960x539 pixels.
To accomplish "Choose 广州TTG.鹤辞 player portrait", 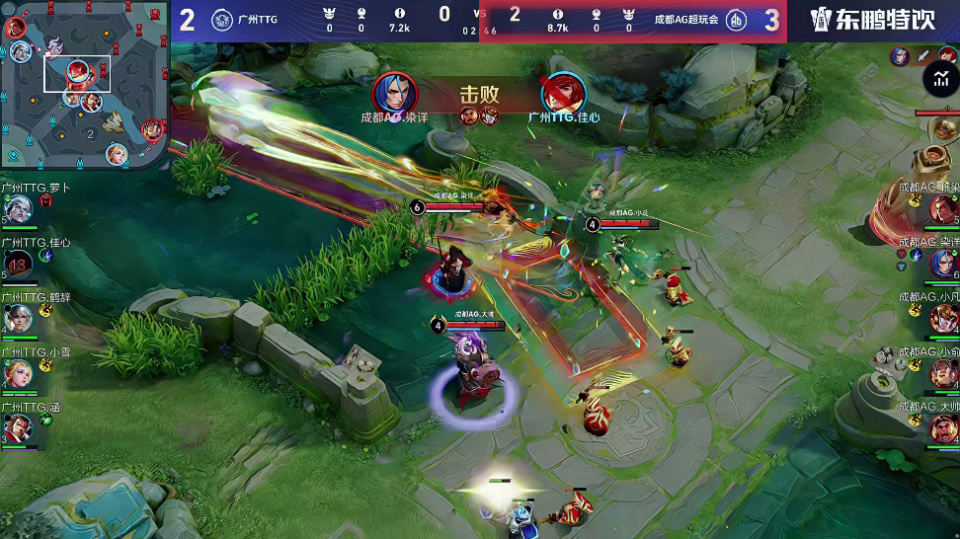I will coord(18,319).
